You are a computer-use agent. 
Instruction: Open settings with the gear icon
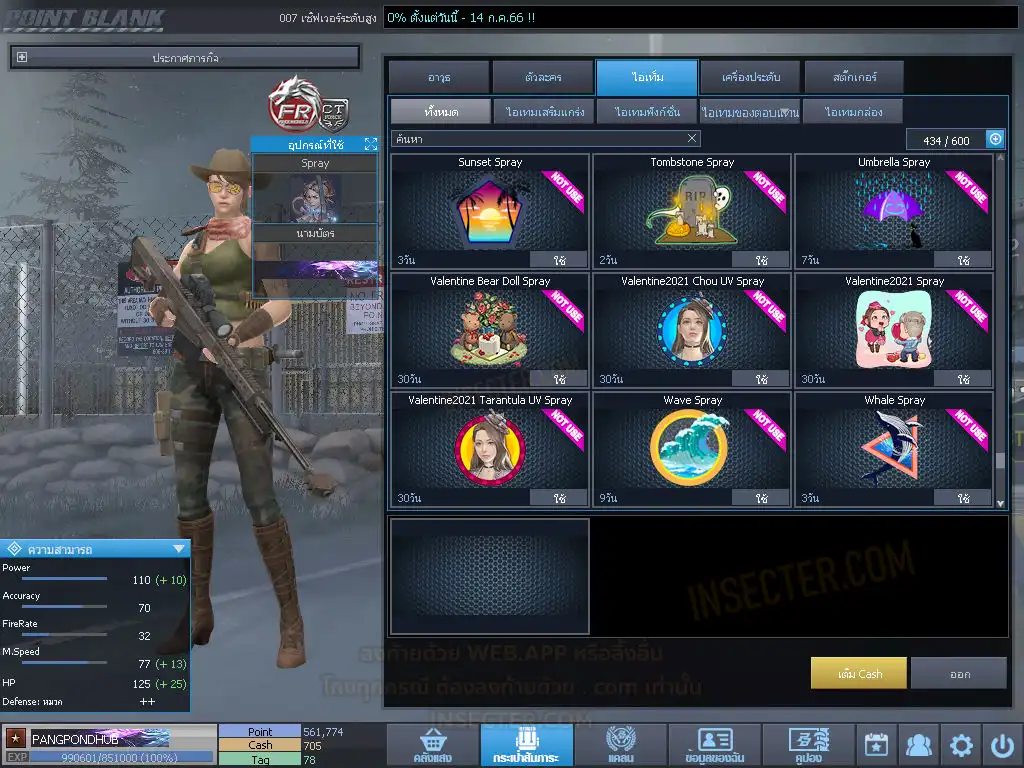pos(961,746)
